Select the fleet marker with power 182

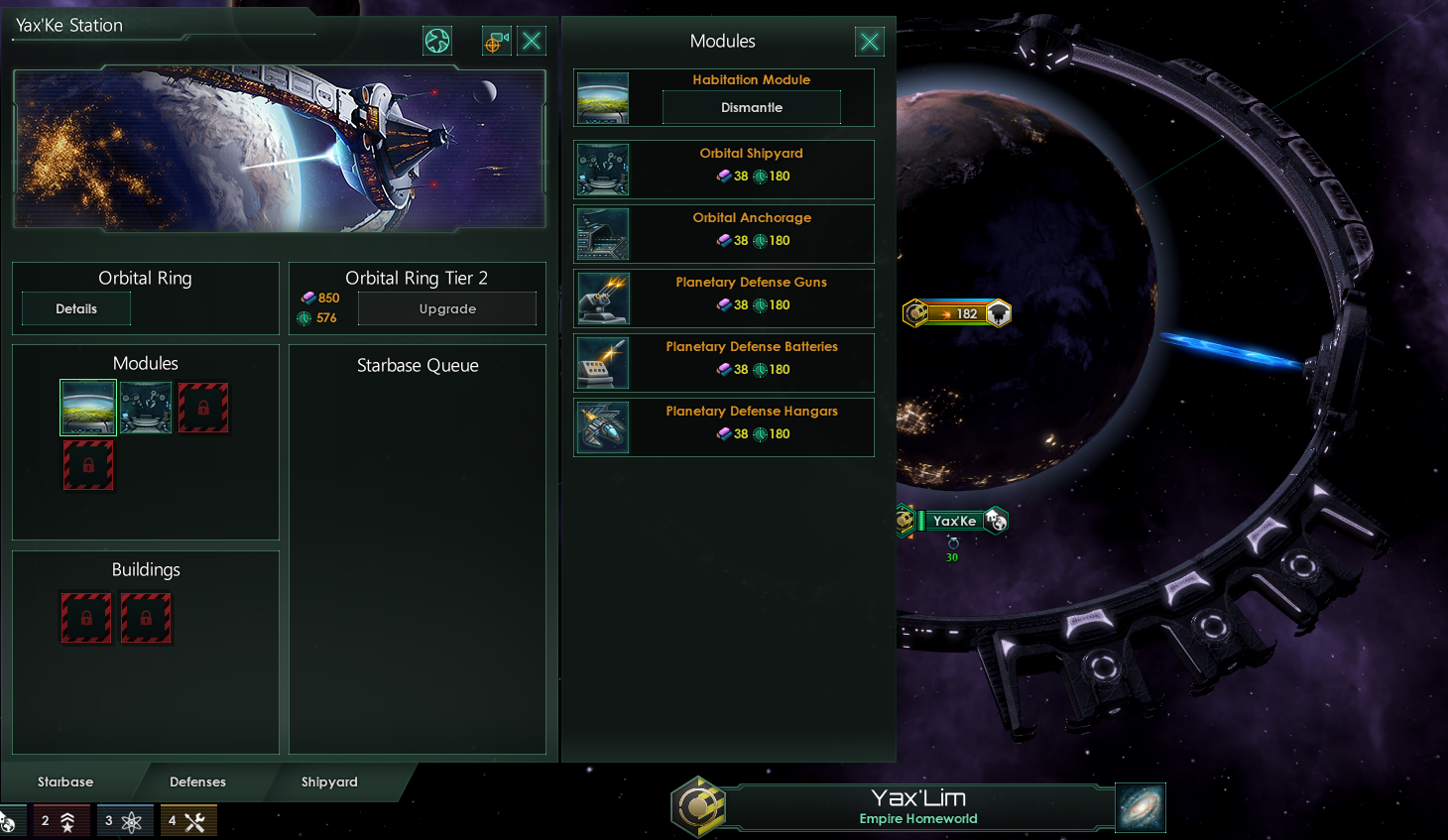tap(957, 313)
